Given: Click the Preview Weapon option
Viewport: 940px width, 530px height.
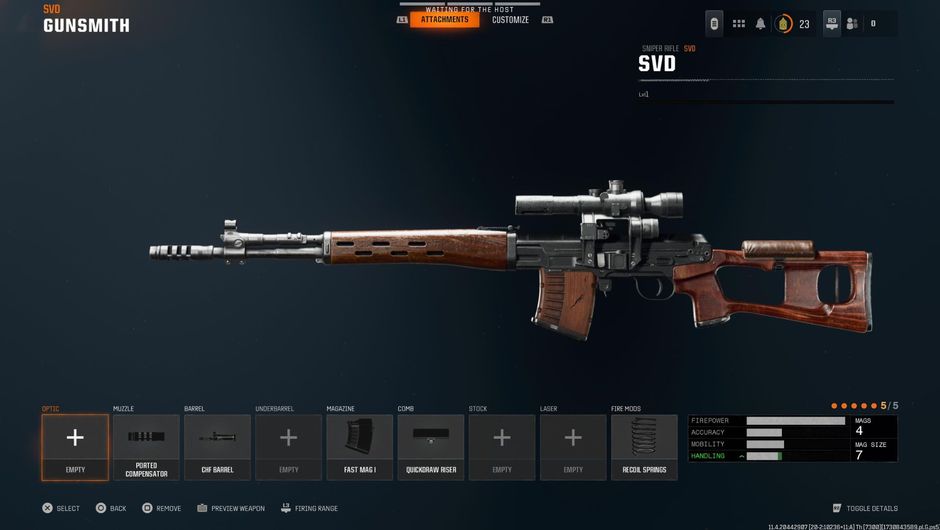Looking at the screenshot, I should click(x=232, y=508).
